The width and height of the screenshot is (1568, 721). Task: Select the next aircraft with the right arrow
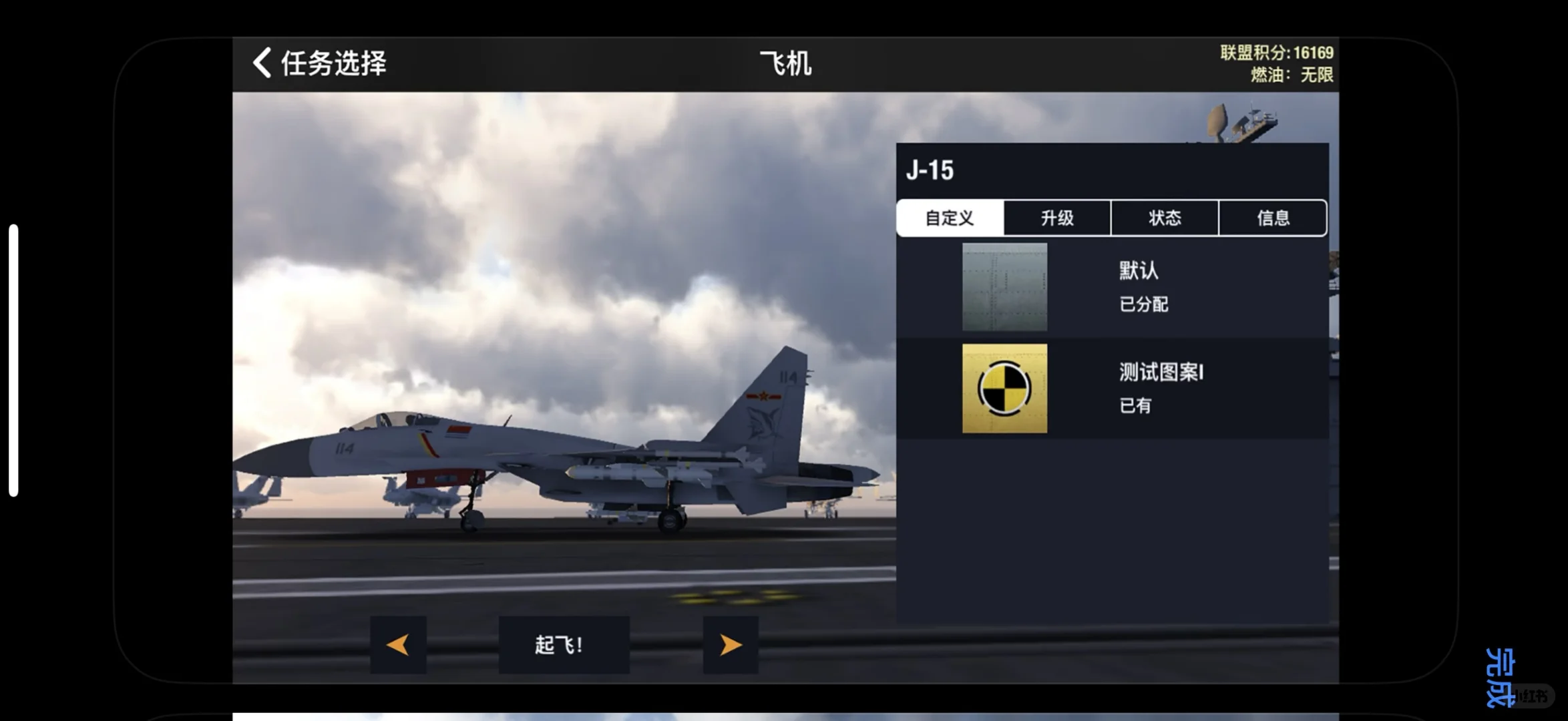[730, 644]
